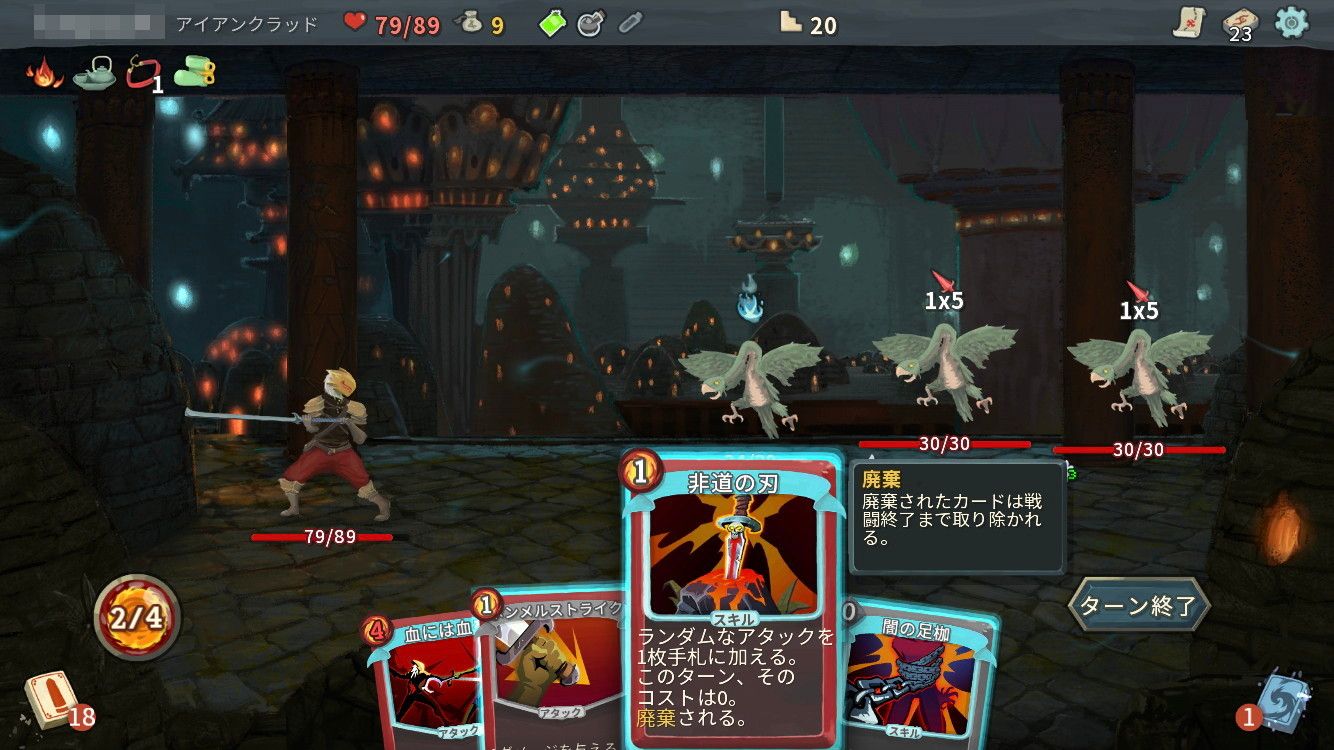End the turn with ターン終了

1138,606
